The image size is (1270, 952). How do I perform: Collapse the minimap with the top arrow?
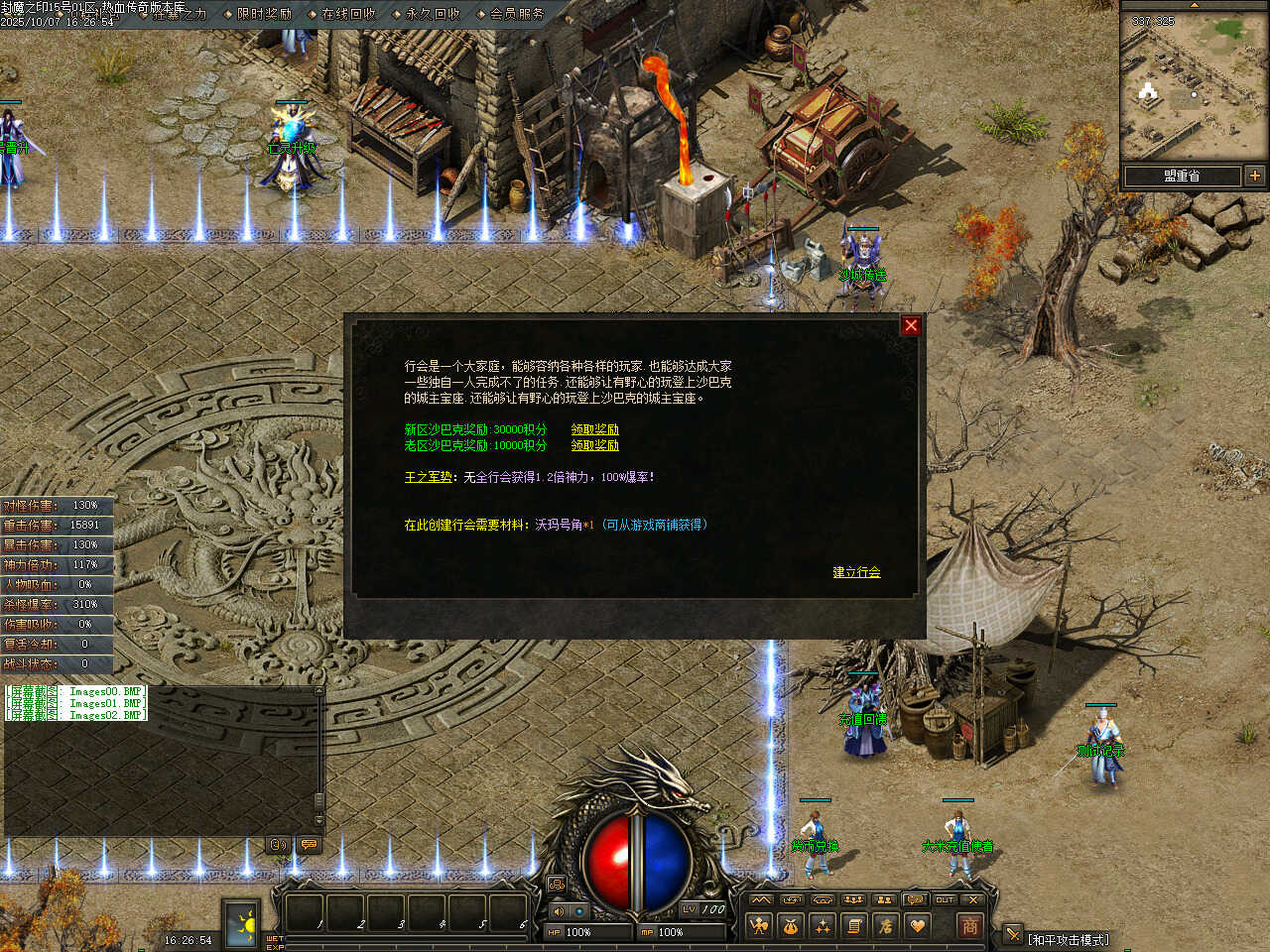click(1195, 5)
